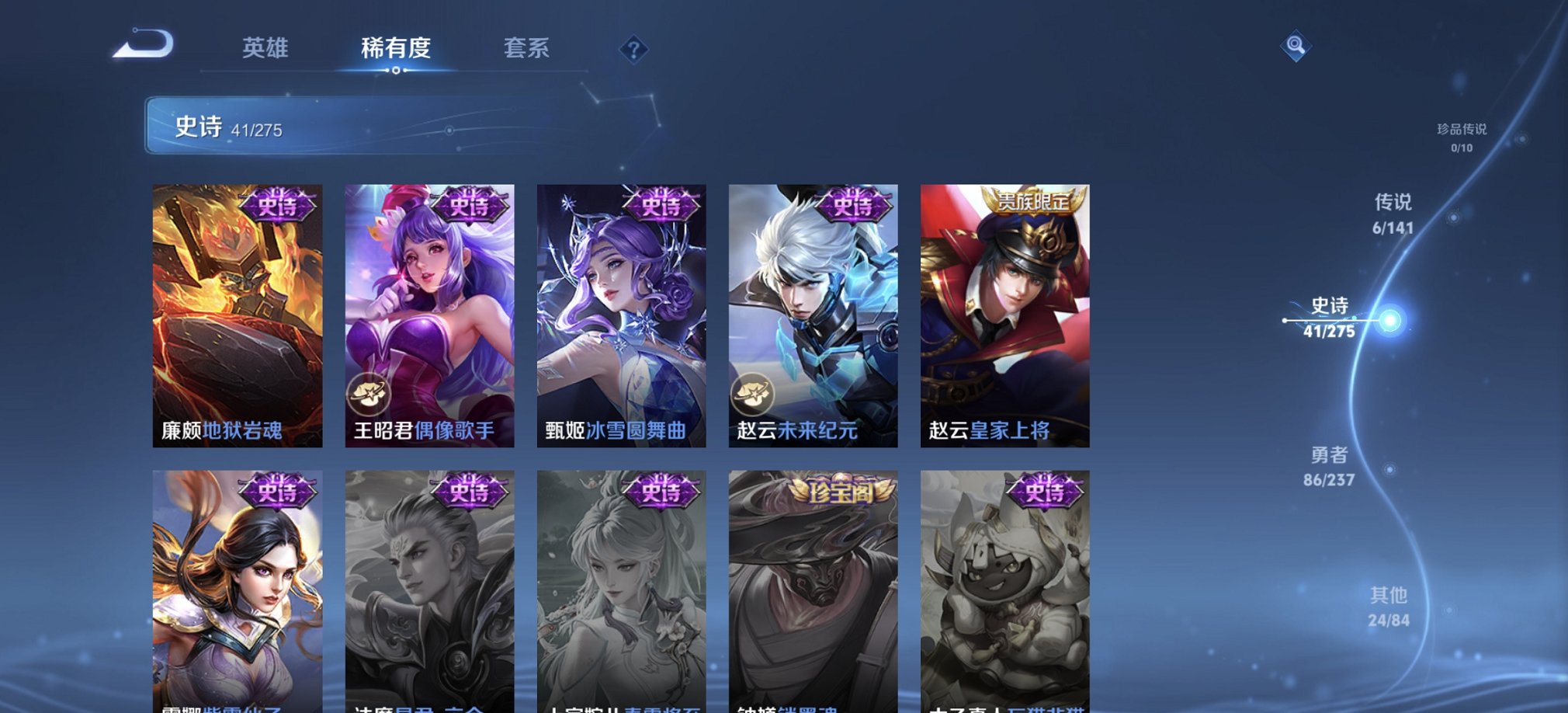Switch to the 英雄 tab
This screenshot has width=1568, height=713.
(x=266, y=49)
